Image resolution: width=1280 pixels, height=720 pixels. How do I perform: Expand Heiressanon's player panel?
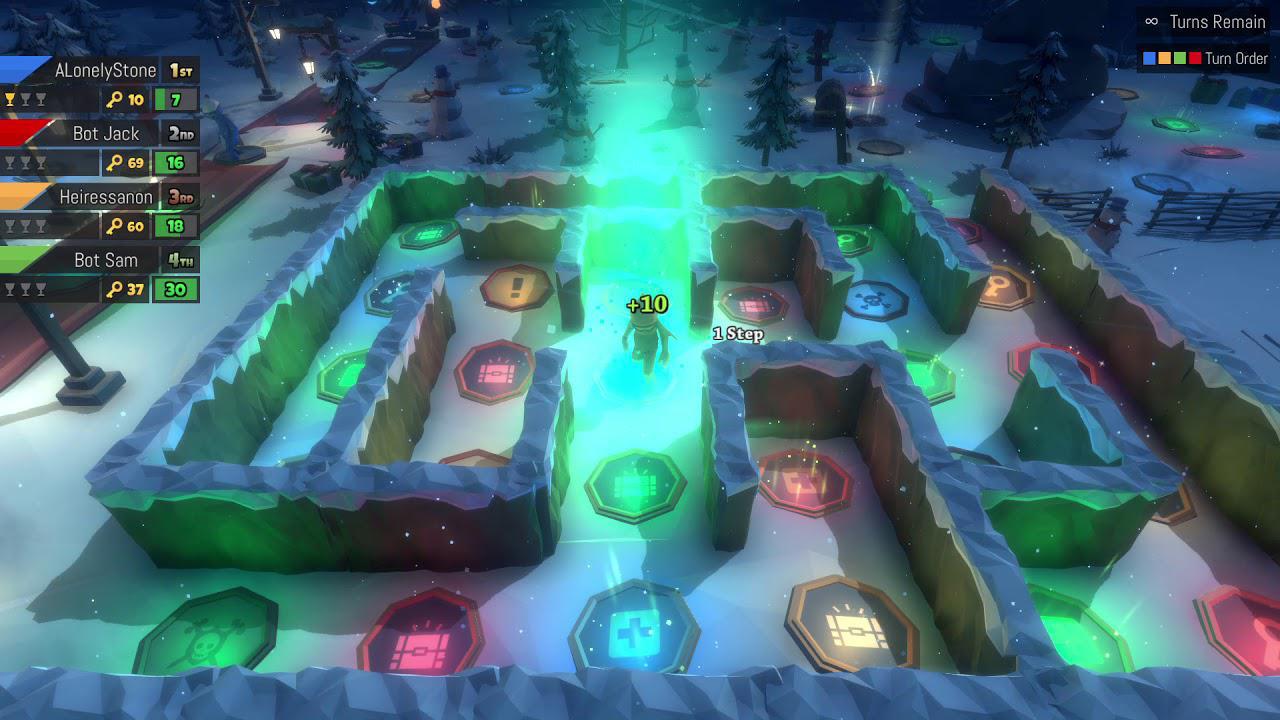(107, 197)
